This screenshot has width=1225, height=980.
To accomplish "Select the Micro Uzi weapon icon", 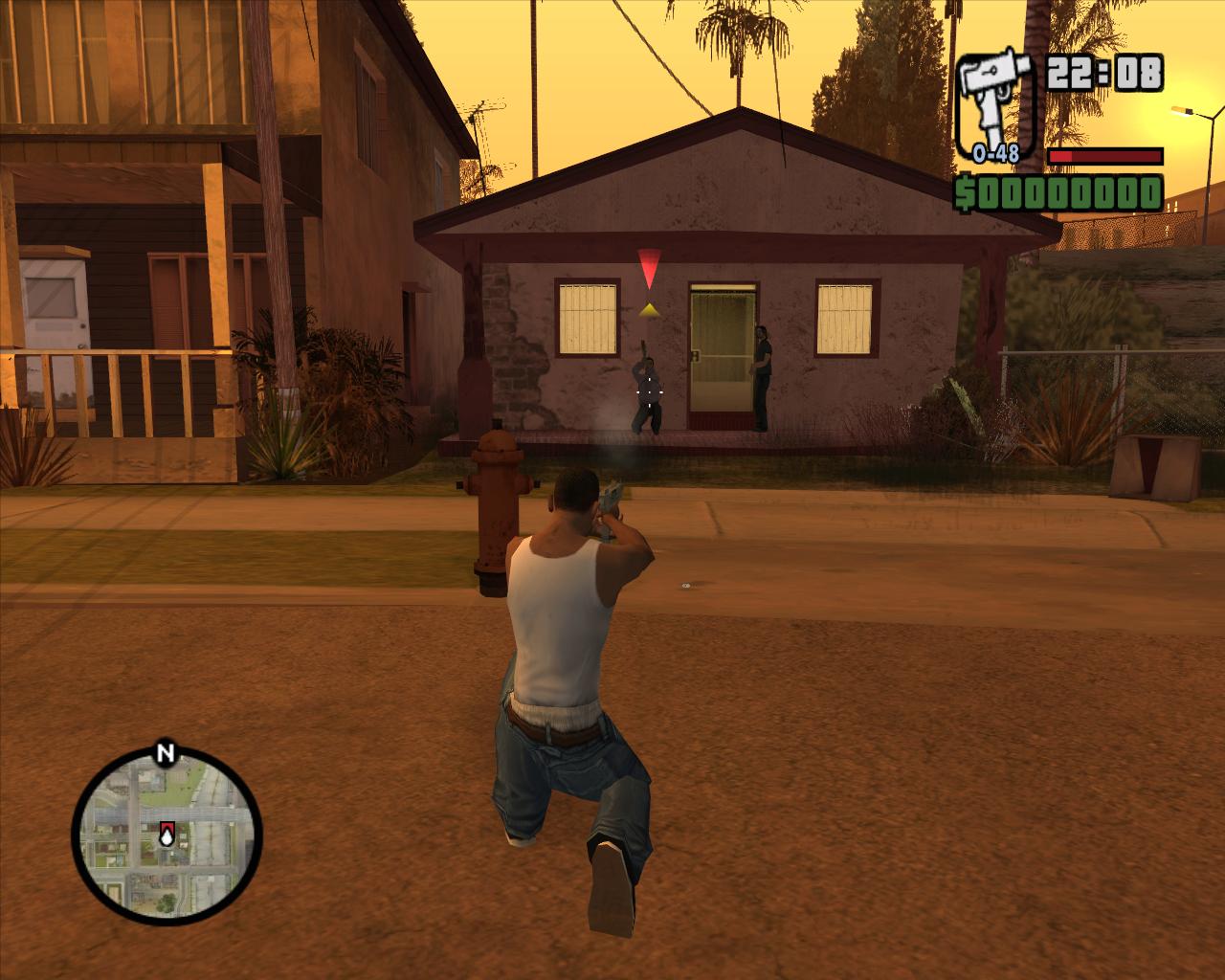I will [x=994, y=101].
